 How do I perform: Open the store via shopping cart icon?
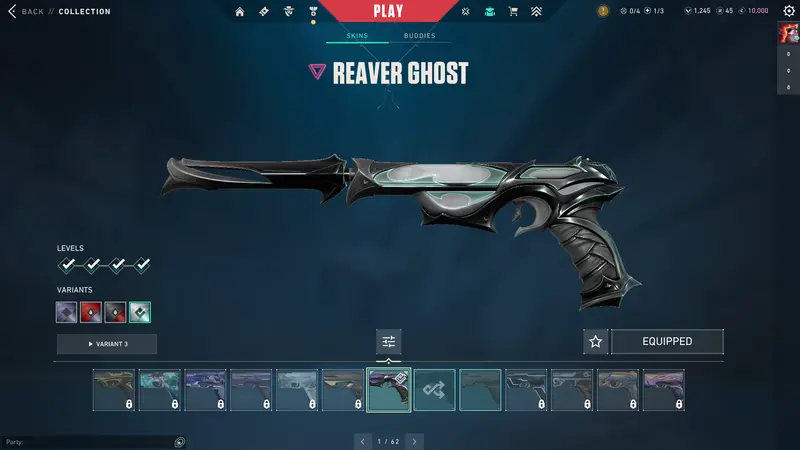513,12
